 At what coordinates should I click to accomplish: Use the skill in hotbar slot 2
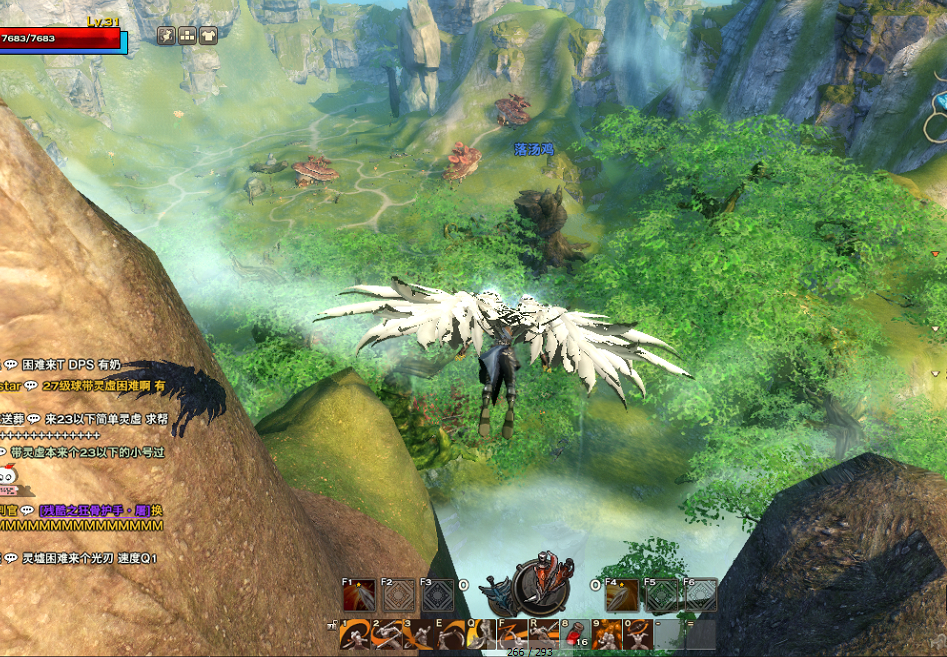pos(386,634)
